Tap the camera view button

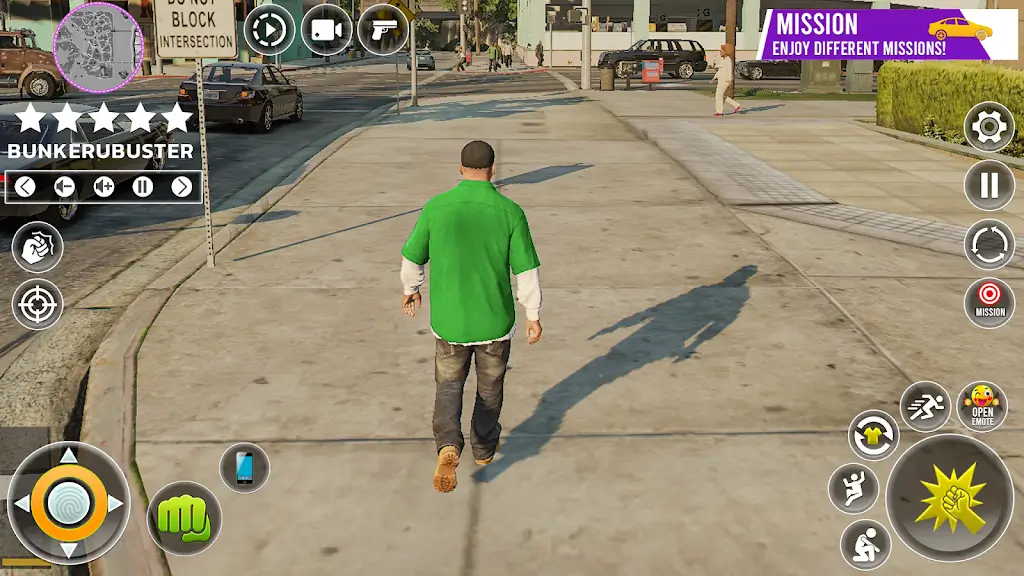[326, 30]
